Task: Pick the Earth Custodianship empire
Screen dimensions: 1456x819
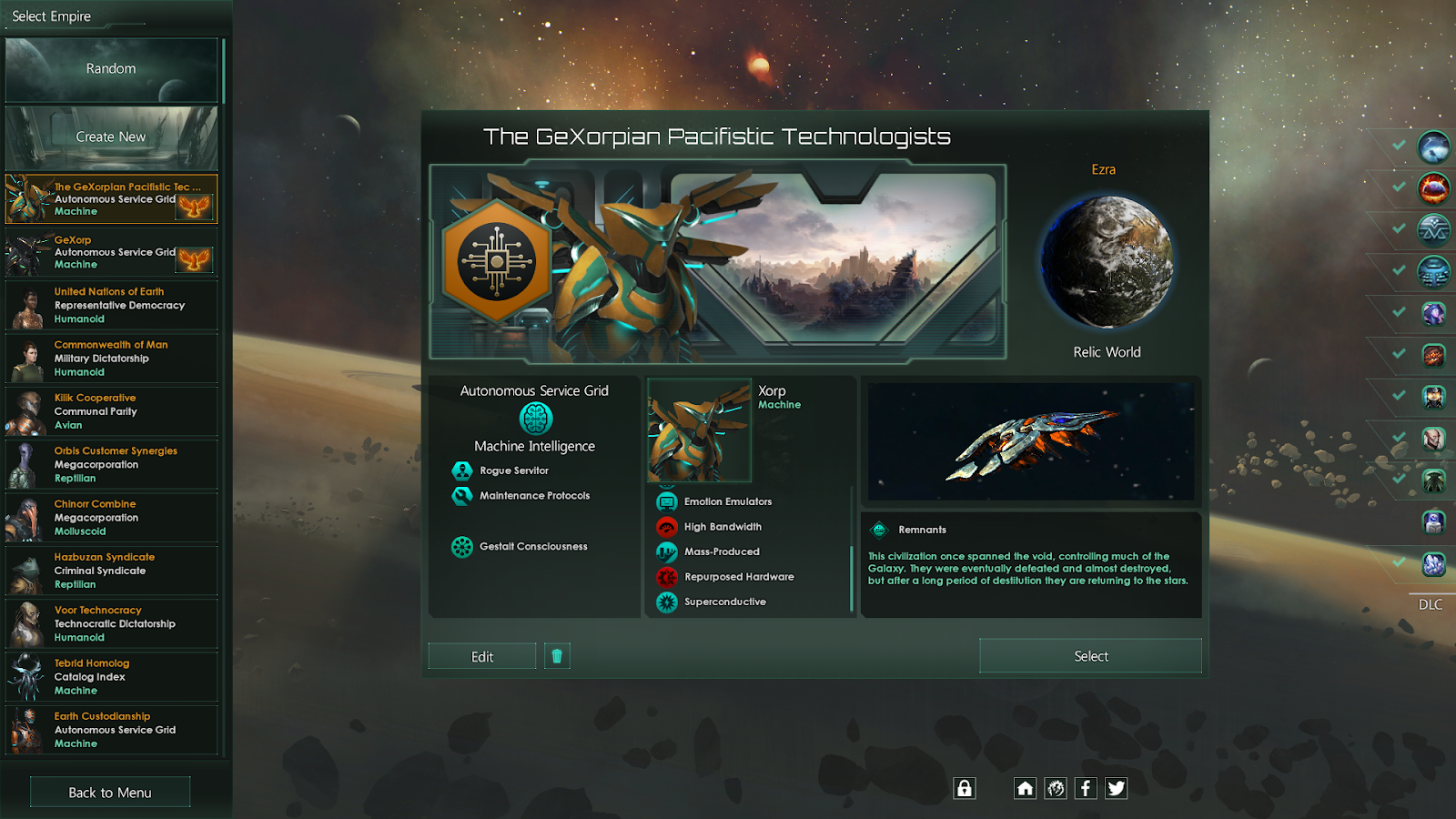Action: 111,730
